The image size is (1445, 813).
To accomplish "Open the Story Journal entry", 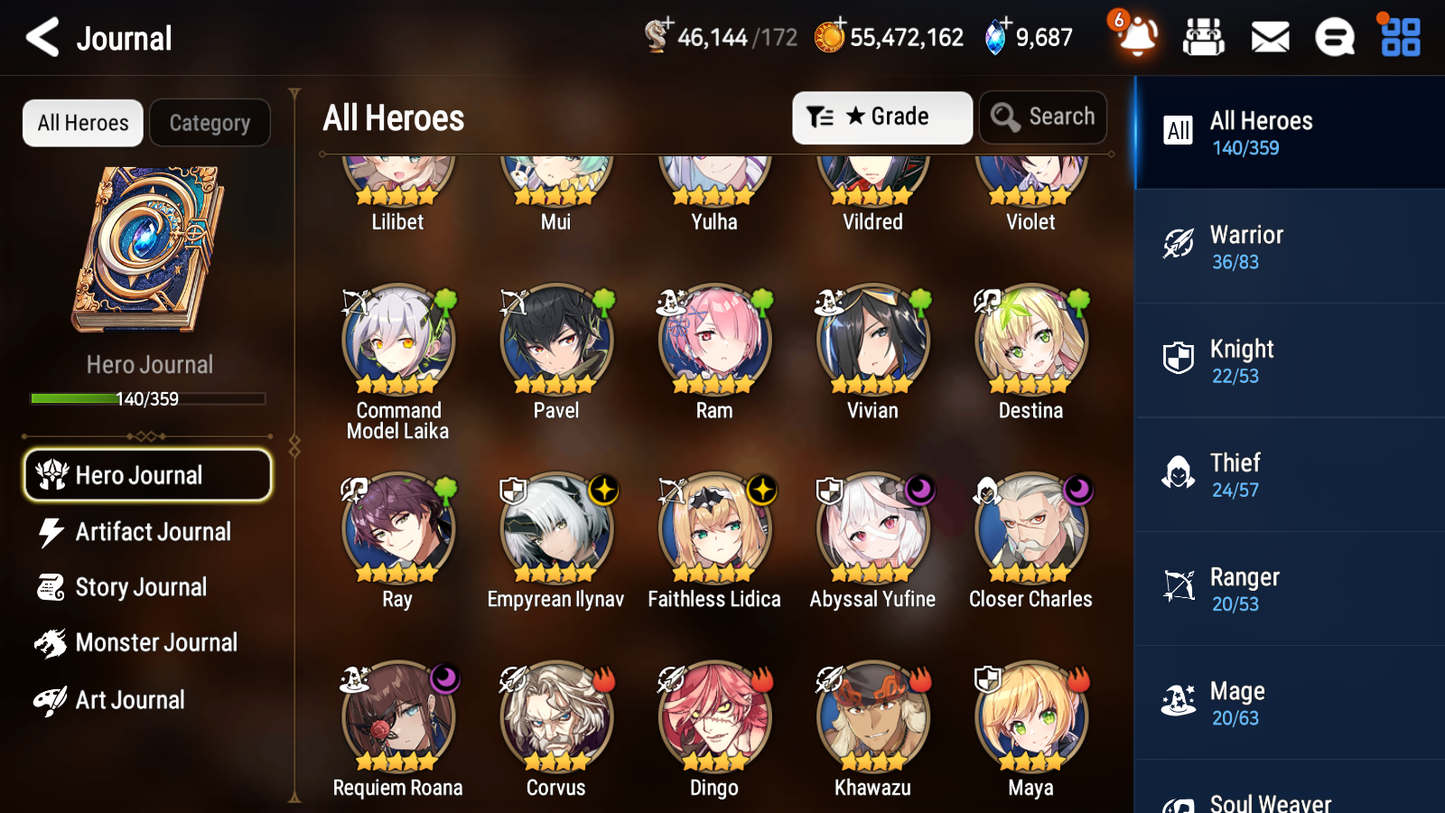I will pos(138,588).
